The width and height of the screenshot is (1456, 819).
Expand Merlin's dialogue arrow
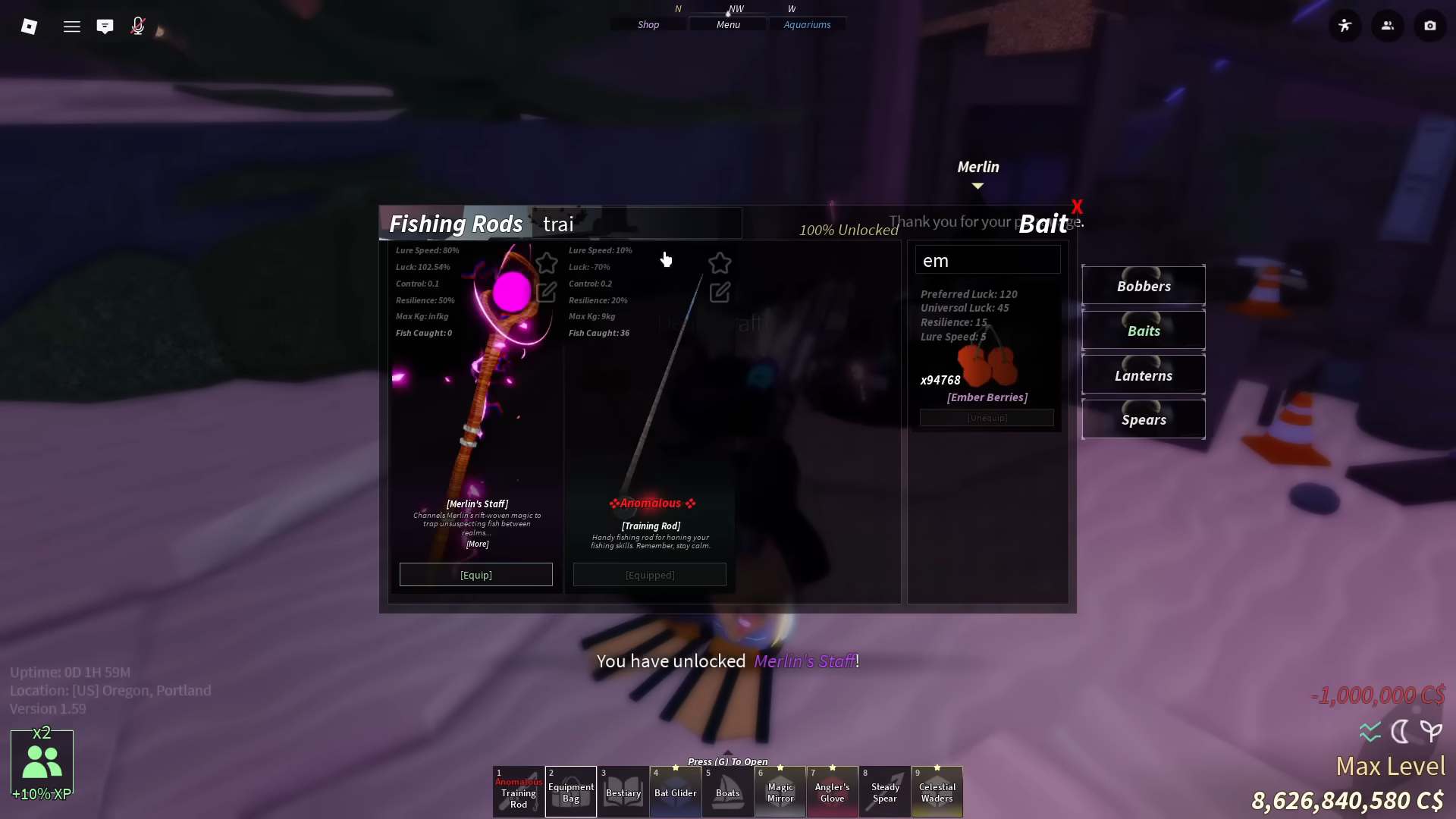coord(977,184)
